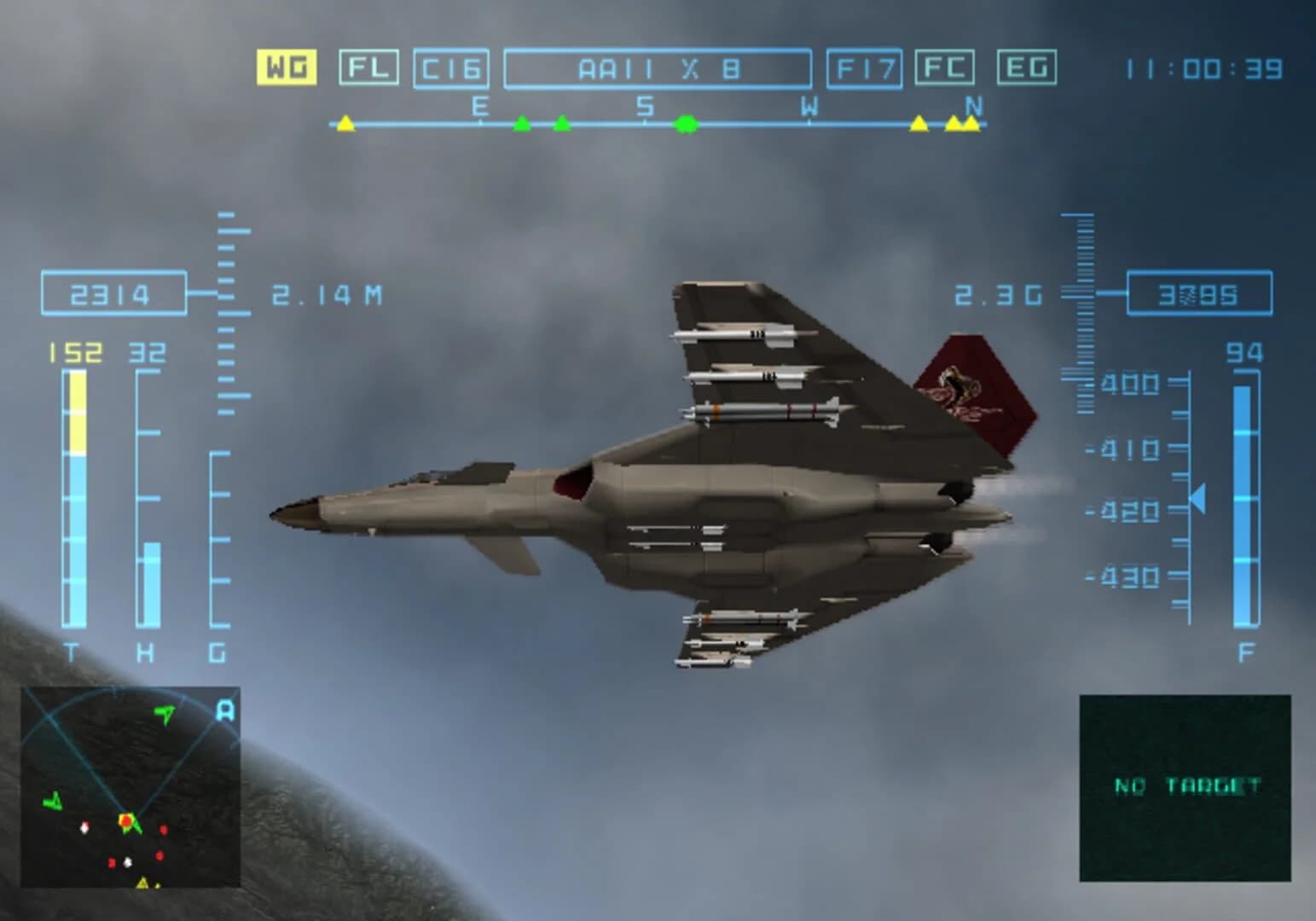
Task: Select the yellow player arrow on the radar
Action: [x=126, y=819]
